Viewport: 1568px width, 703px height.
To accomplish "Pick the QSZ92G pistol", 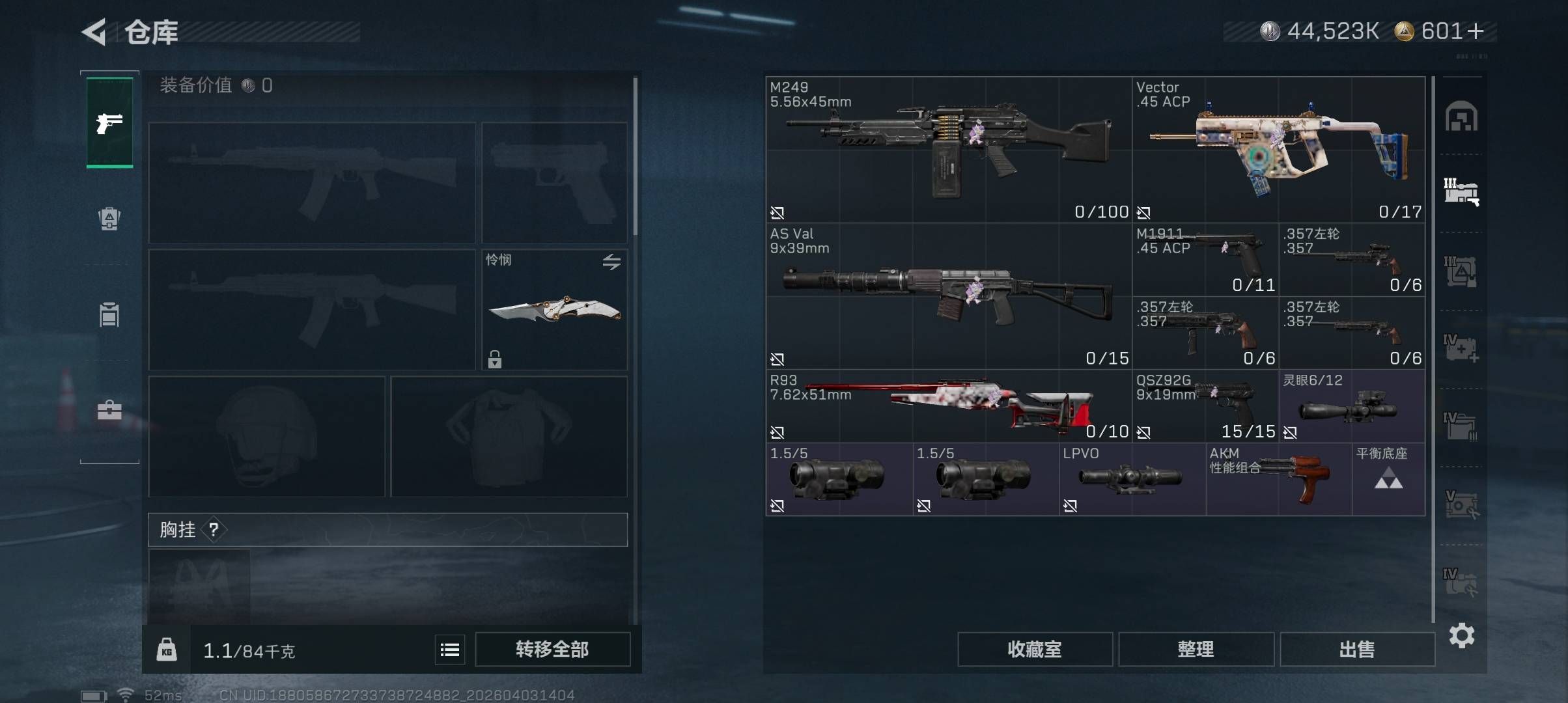I will [x=1205, y=406].
